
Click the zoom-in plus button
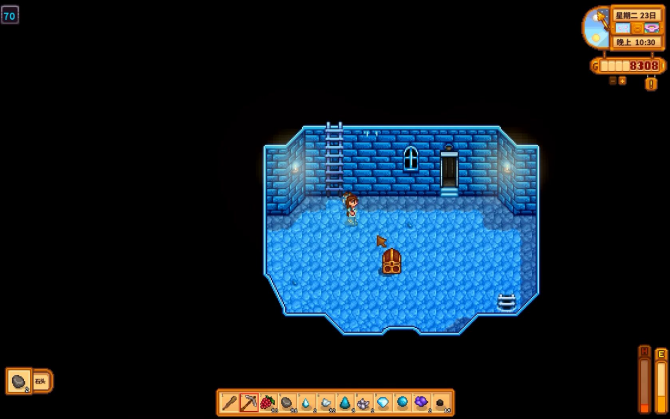(x=622, y=81)
